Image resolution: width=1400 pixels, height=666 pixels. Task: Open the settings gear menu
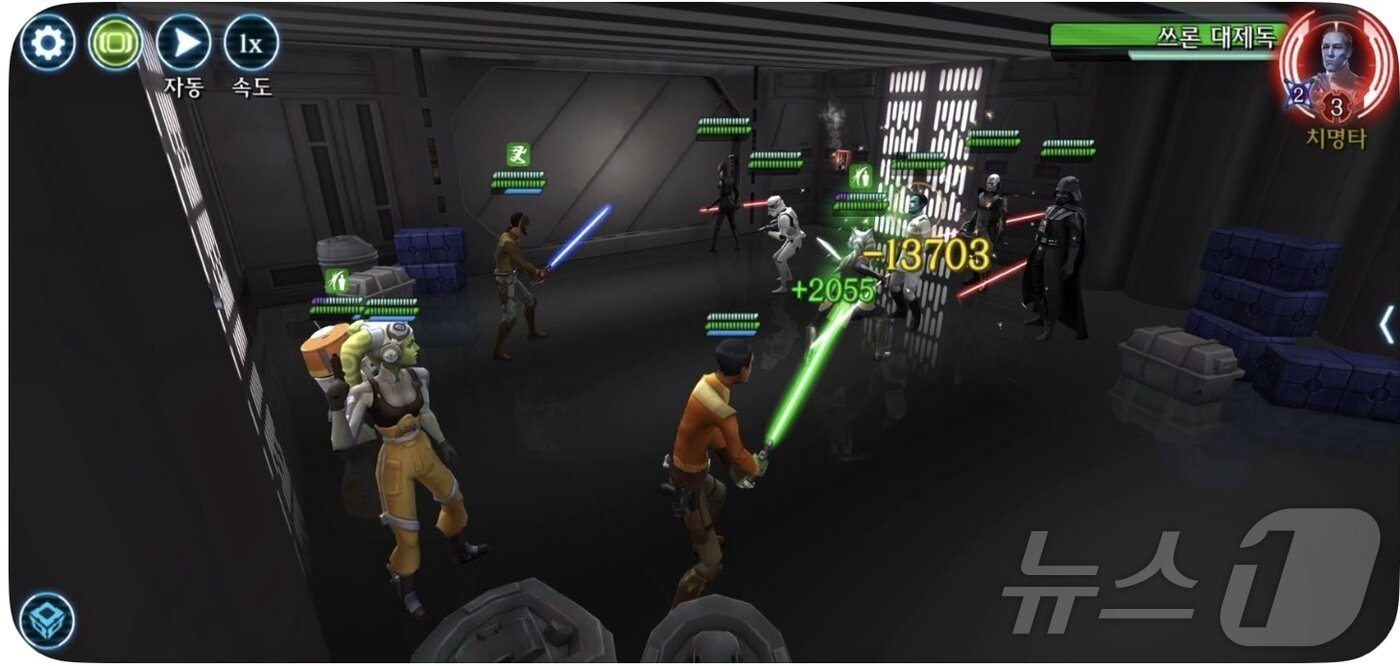click(47, 43)
